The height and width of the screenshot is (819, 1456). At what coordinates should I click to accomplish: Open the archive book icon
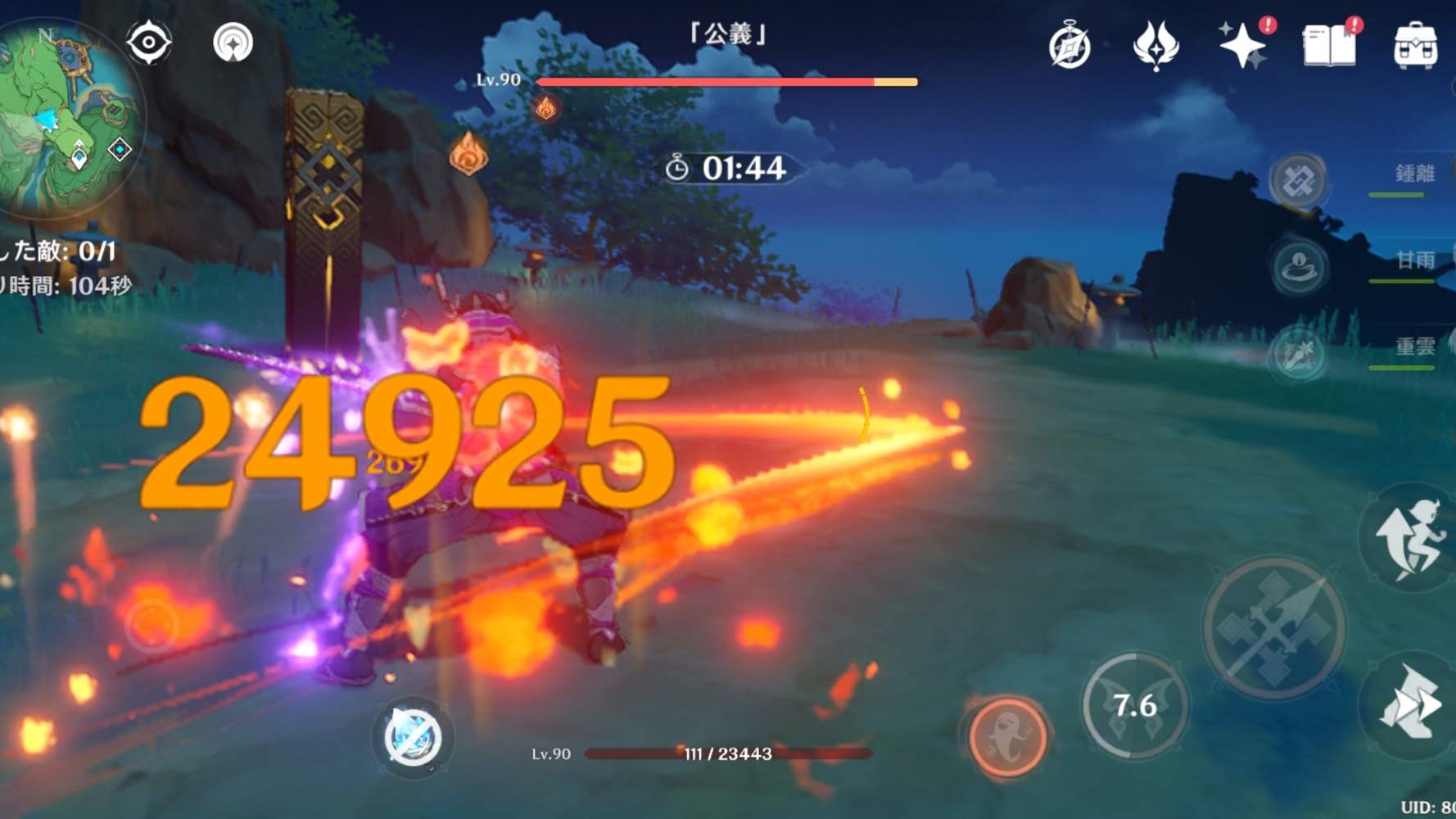click(1331, 47)
